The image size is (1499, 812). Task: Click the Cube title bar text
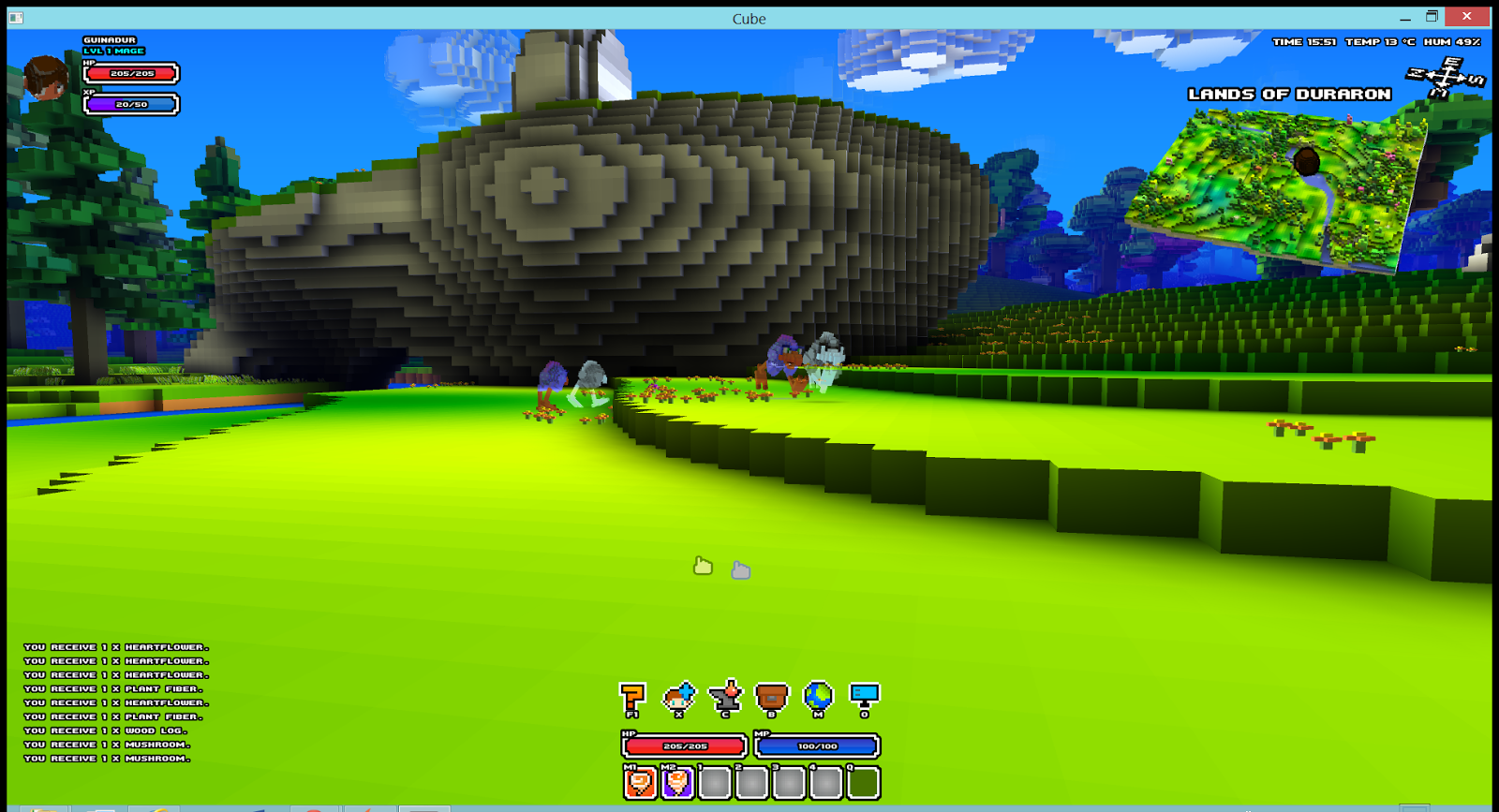pyautogui.click(x=749, y=18)
